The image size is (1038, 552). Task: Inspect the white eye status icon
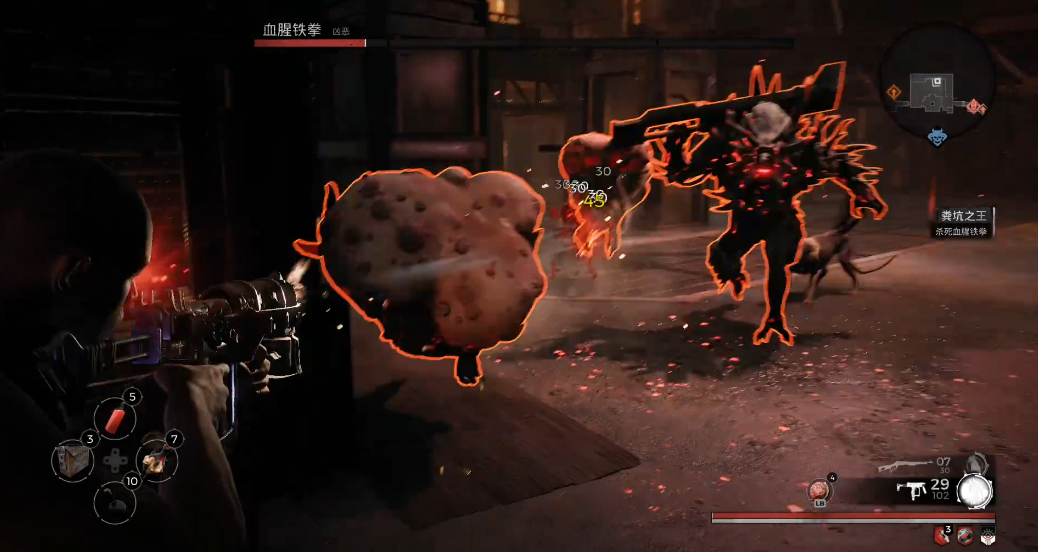[x=988, y=535]
